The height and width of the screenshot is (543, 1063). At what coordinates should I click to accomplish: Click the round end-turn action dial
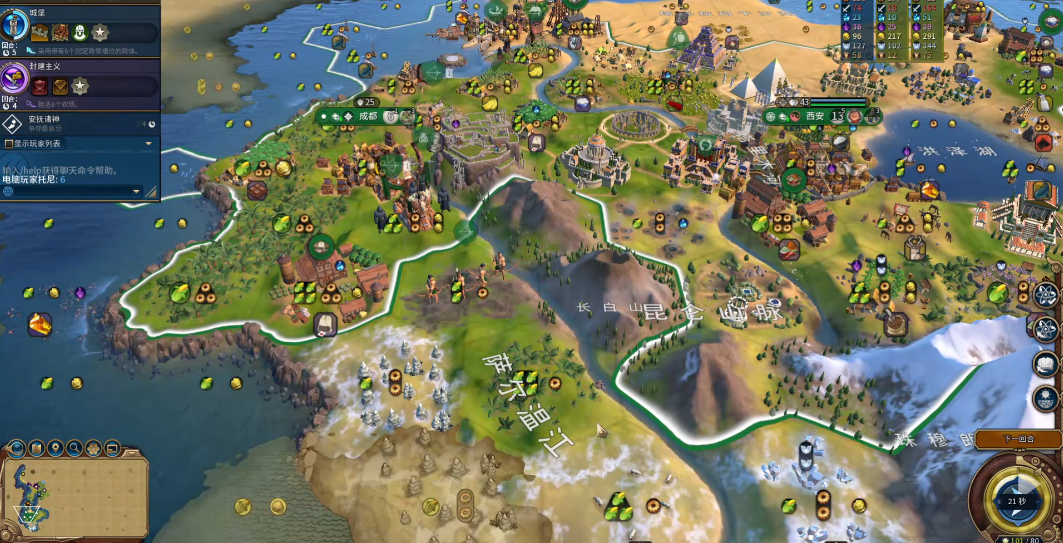[1018, 498]
